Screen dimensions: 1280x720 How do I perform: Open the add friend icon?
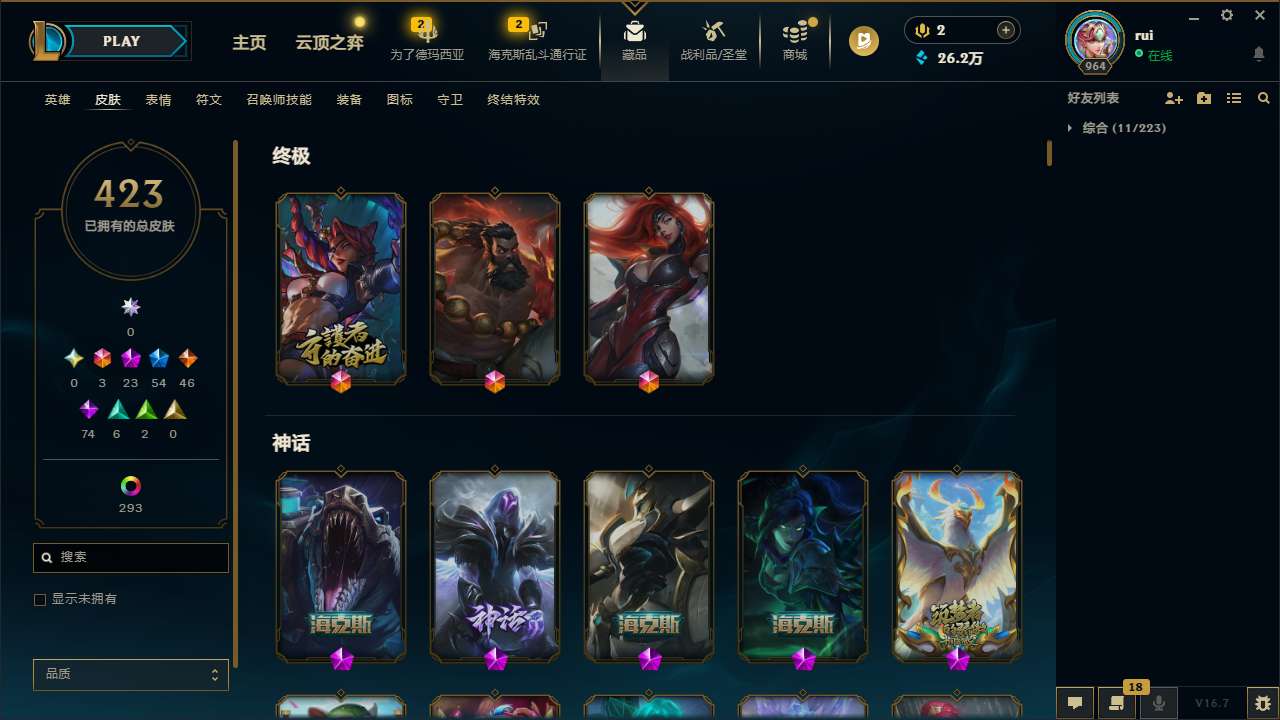click(1174, 98)
